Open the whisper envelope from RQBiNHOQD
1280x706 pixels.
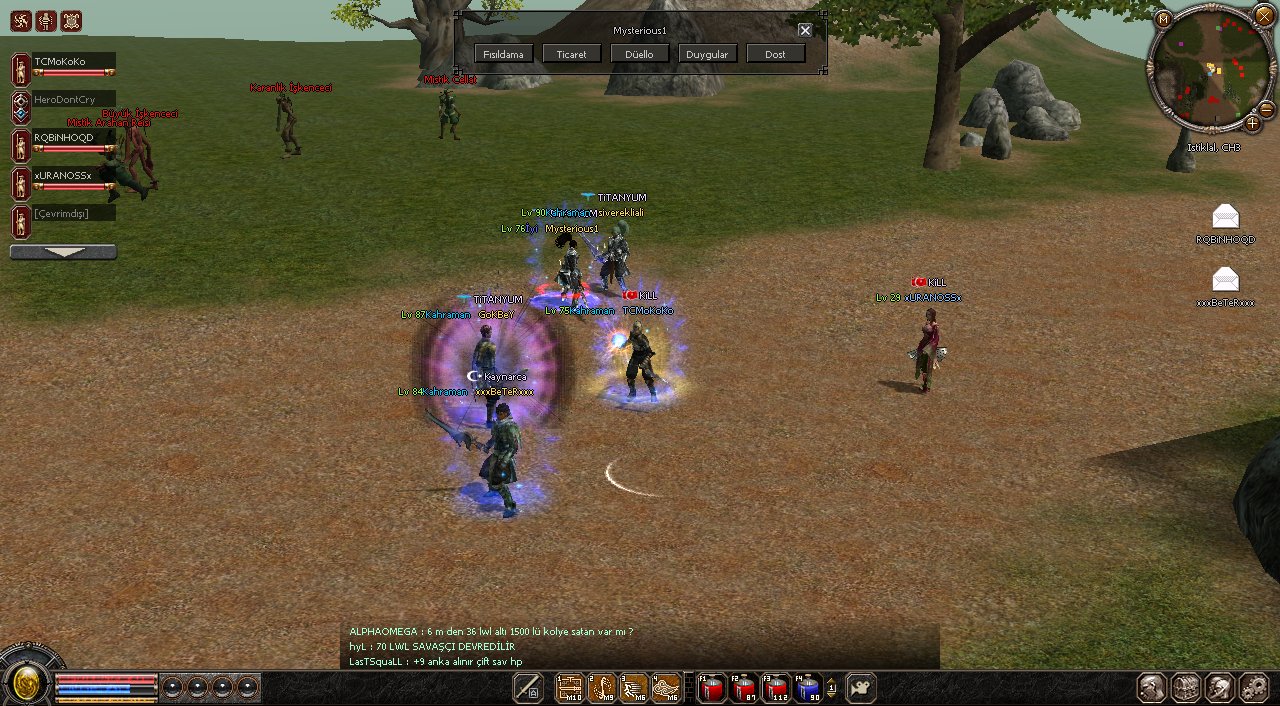click(1225, 216)
